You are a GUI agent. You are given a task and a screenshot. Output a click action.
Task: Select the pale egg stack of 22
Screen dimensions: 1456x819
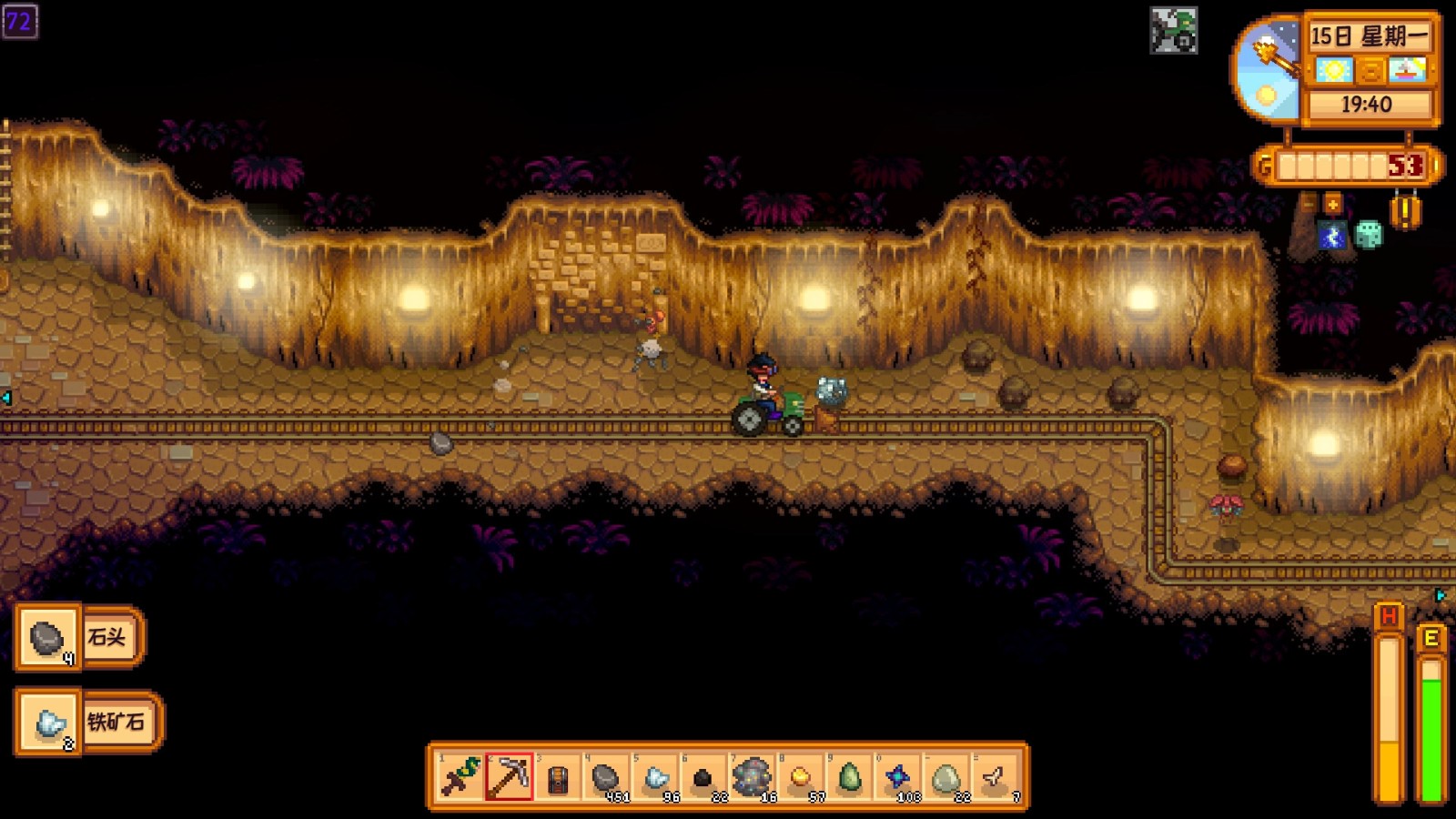point(947,778)
